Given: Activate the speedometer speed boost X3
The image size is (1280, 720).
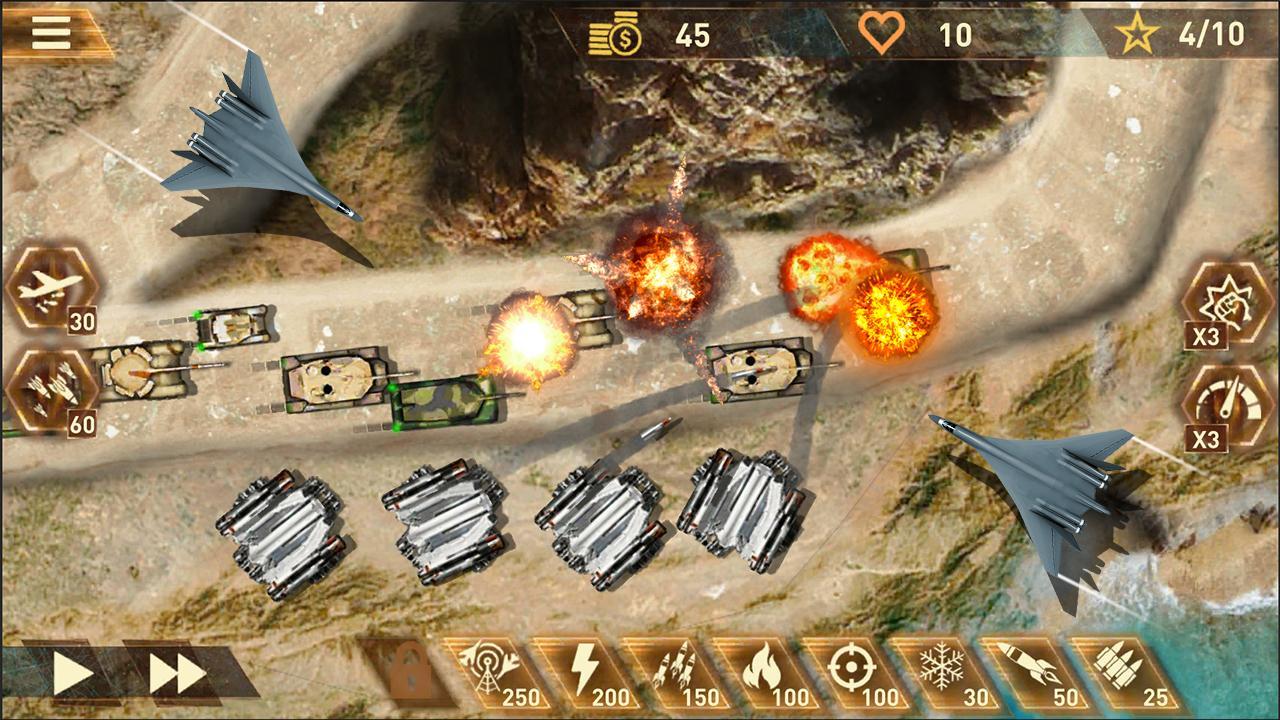Looking at the screenshot, I should (x=1226, y=406).
